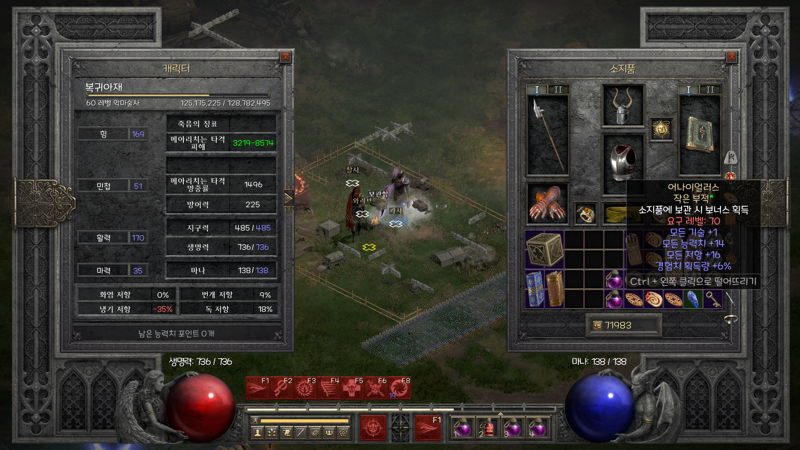Select the equipped horned helmet
Image resolution: width=800 pixels, height=450 pixels.
coord(623,105)
